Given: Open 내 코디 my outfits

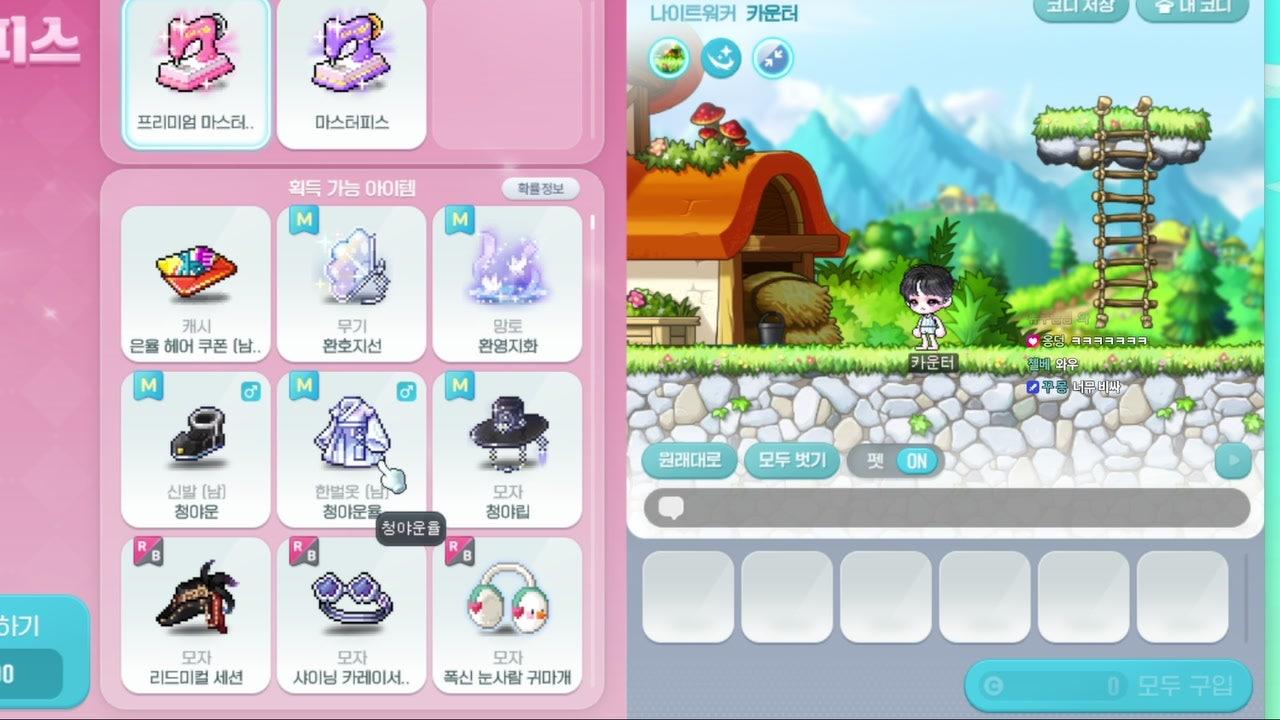Looking at the screenshot, I should coord(1192,7).
